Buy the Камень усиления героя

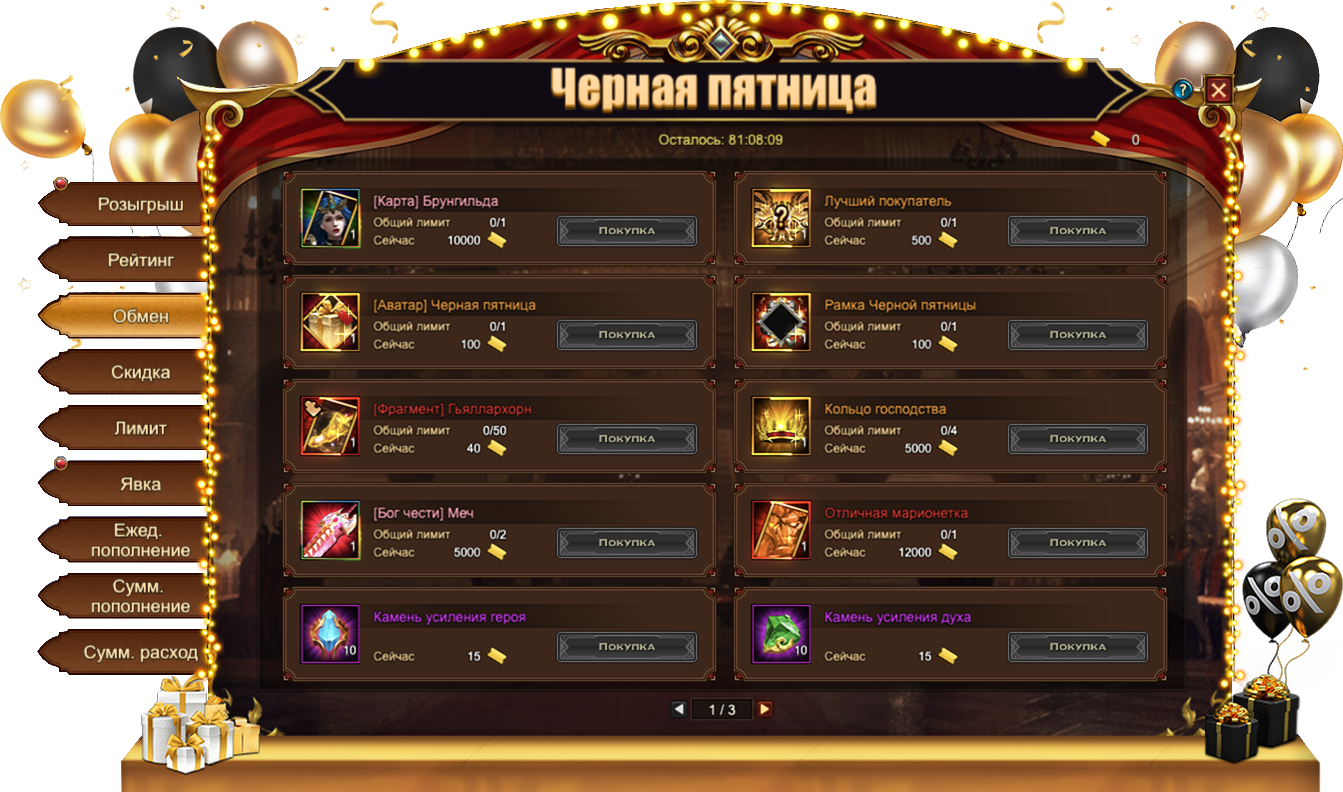[627, 647]
